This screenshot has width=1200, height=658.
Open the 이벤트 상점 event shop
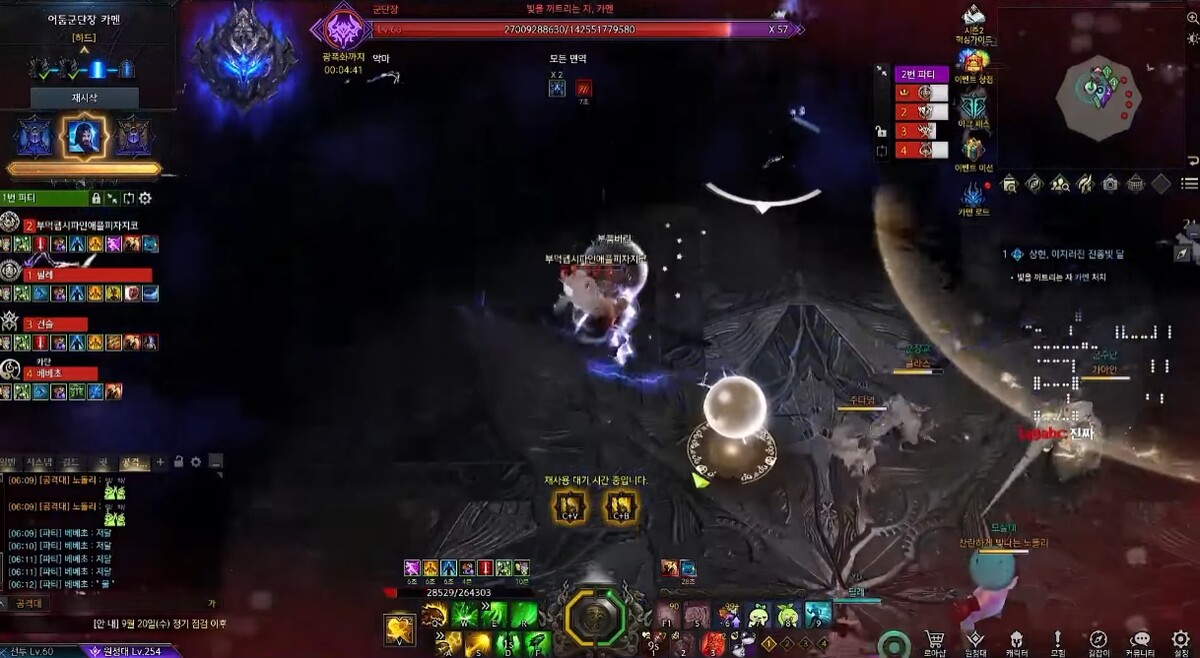tap(974, 64)
